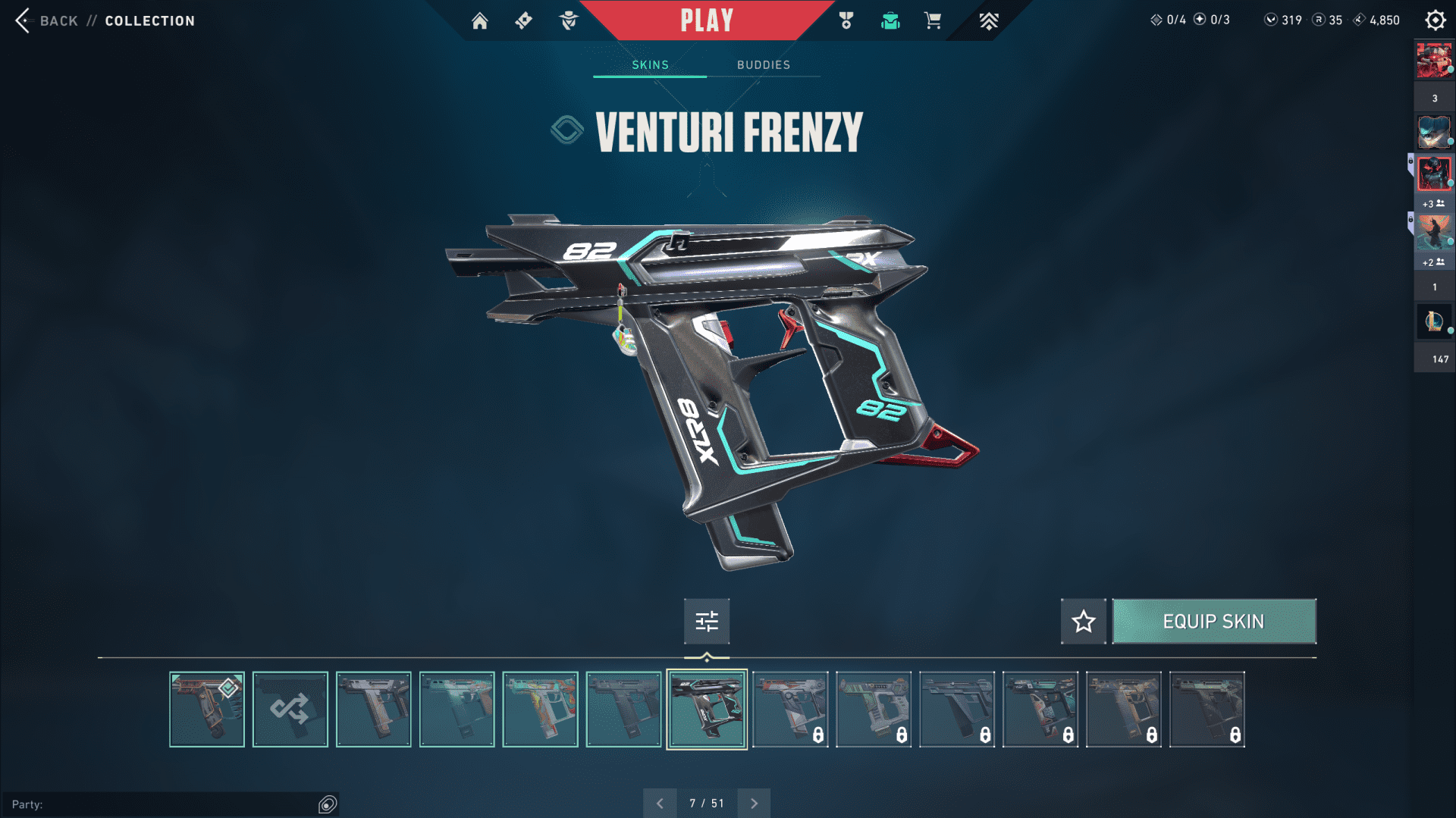Equip the Venturi Frenzy skin
This screenshot has width=1456, height=818.
tap(1213, 622)
